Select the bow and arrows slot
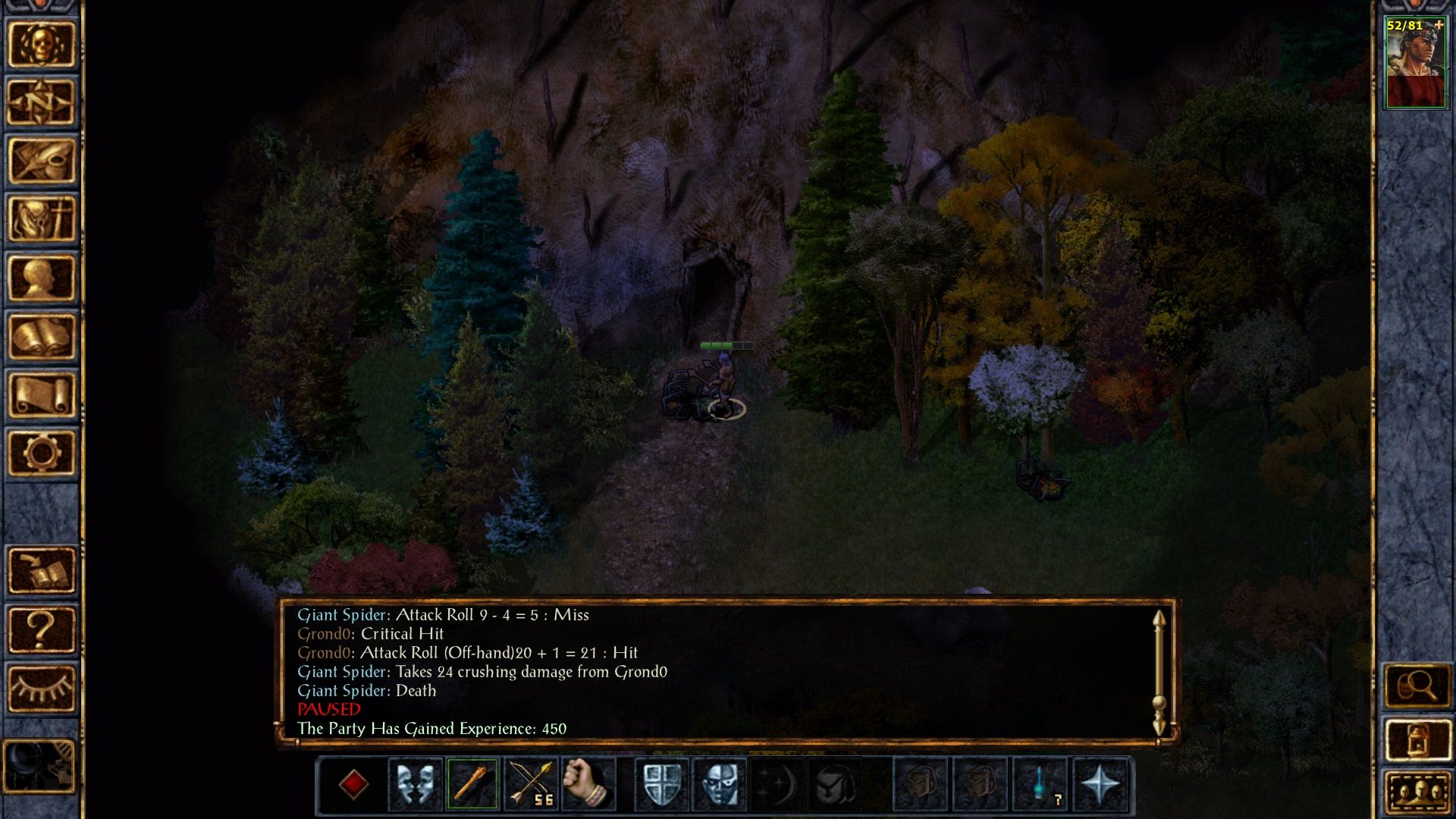This screenshot has height=819, width=1456. coord(529,784)
